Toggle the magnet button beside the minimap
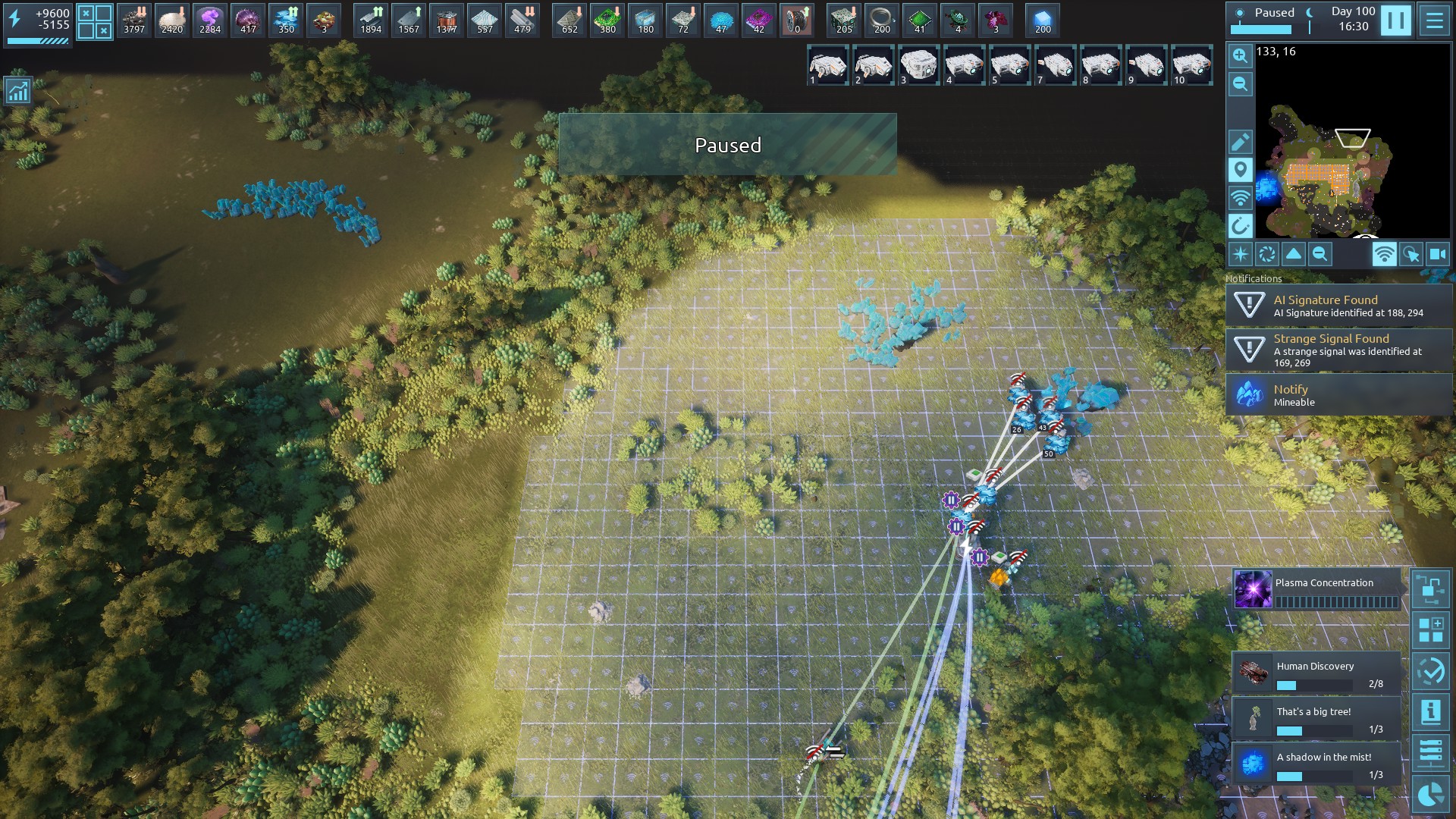 [1240, 226]
